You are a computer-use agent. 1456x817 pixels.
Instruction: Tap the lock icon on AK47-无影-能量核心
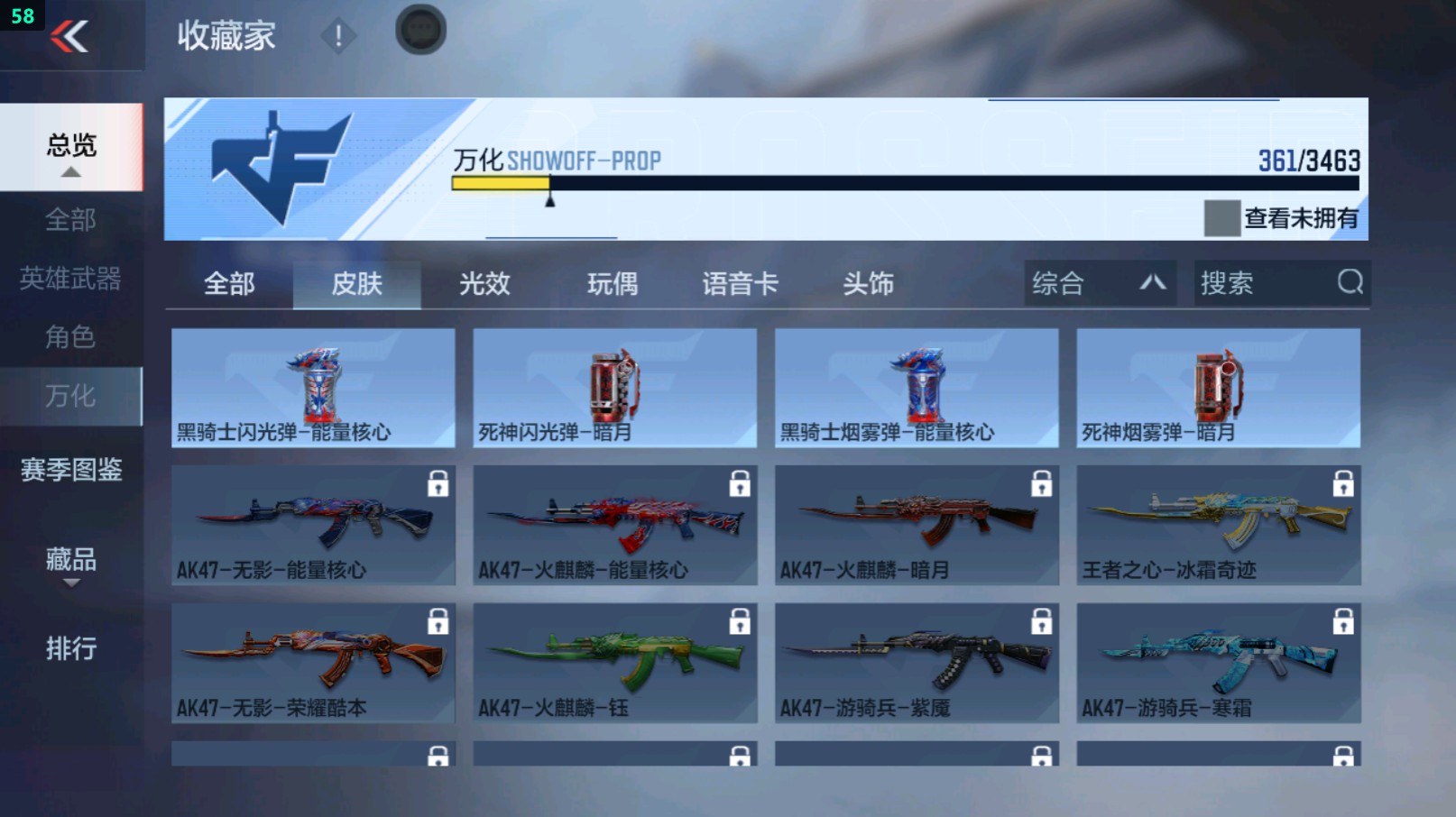[x=439, y=484]
